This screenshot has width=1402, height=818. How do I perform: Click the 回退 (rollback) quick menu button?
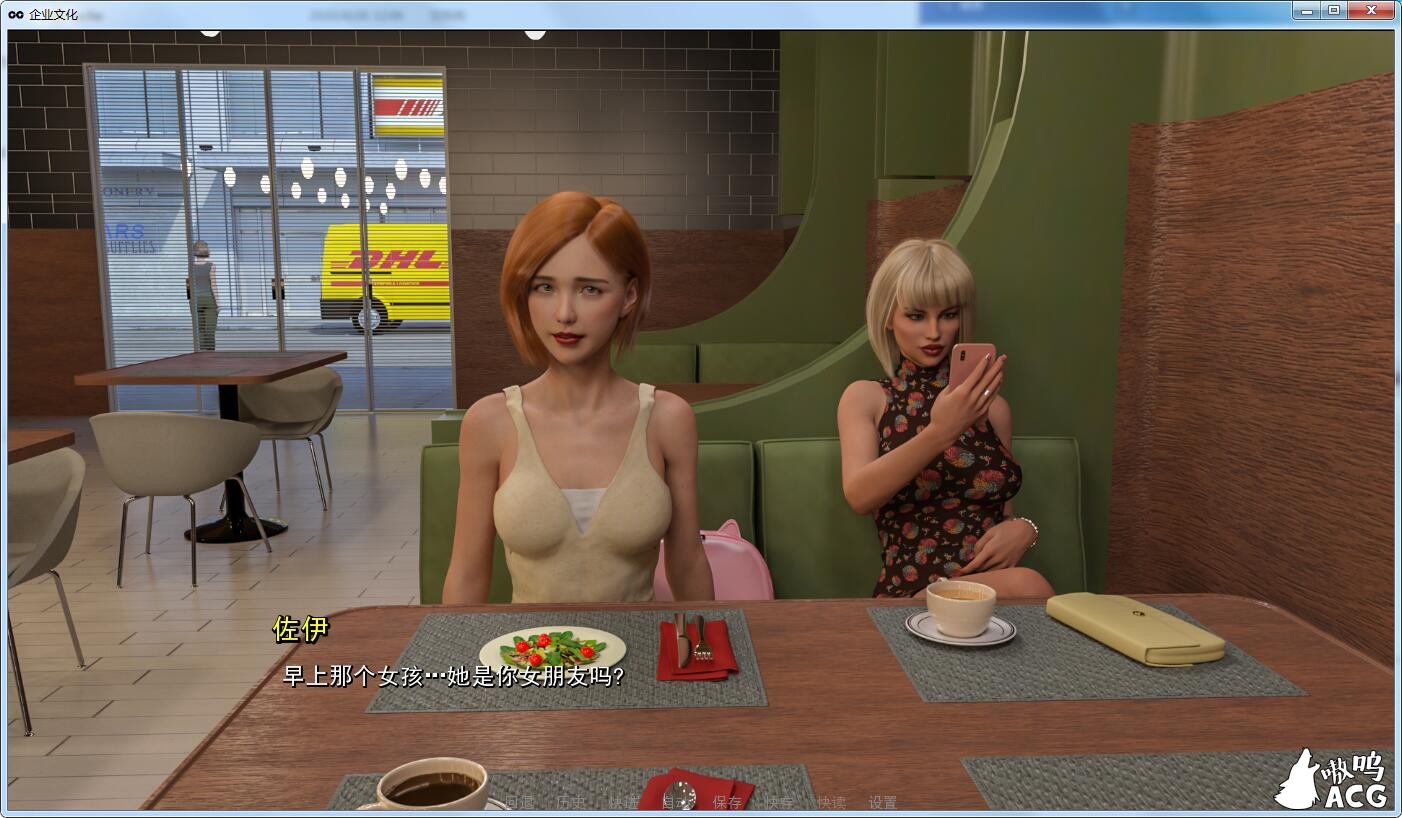(518, 802)
